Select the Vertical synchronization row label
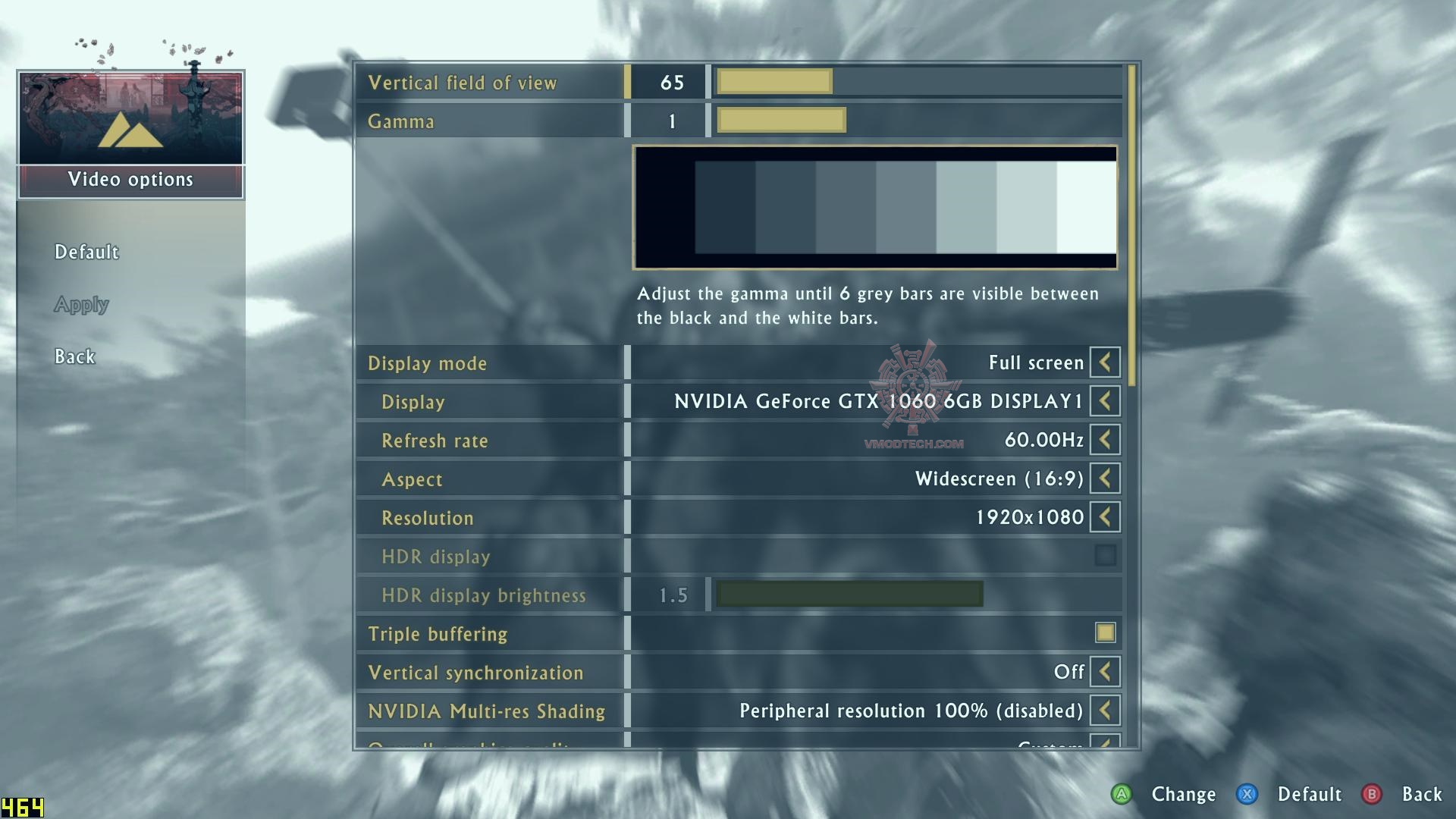The image size is (1456, 819). pyautogui.click(x=475, y=673)
